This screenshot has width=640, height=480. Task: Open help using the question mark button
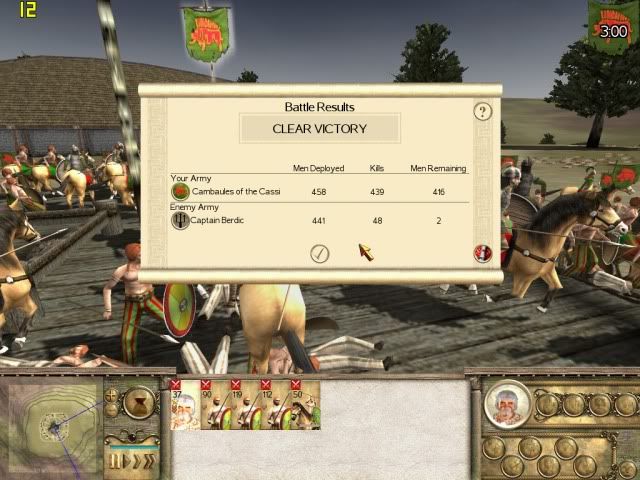tap(483, 111)
